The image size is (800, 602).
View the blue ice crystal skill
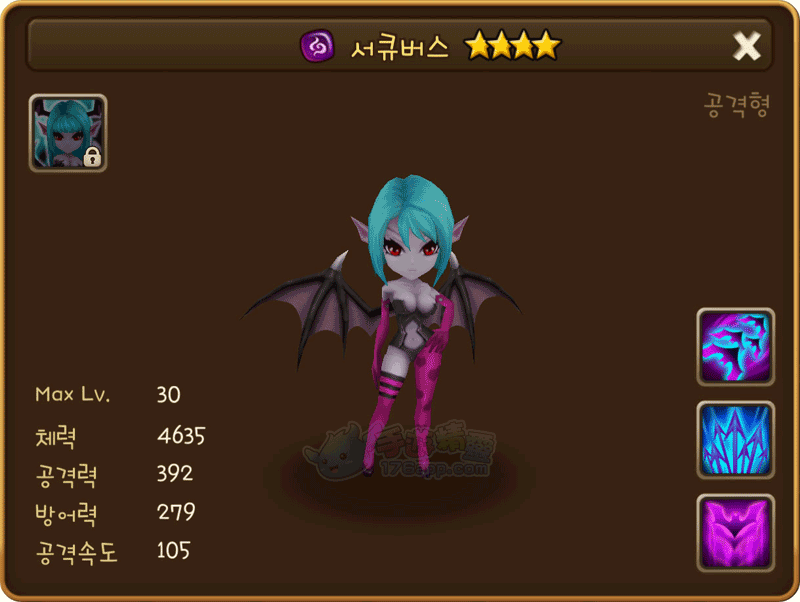[735, 439]
